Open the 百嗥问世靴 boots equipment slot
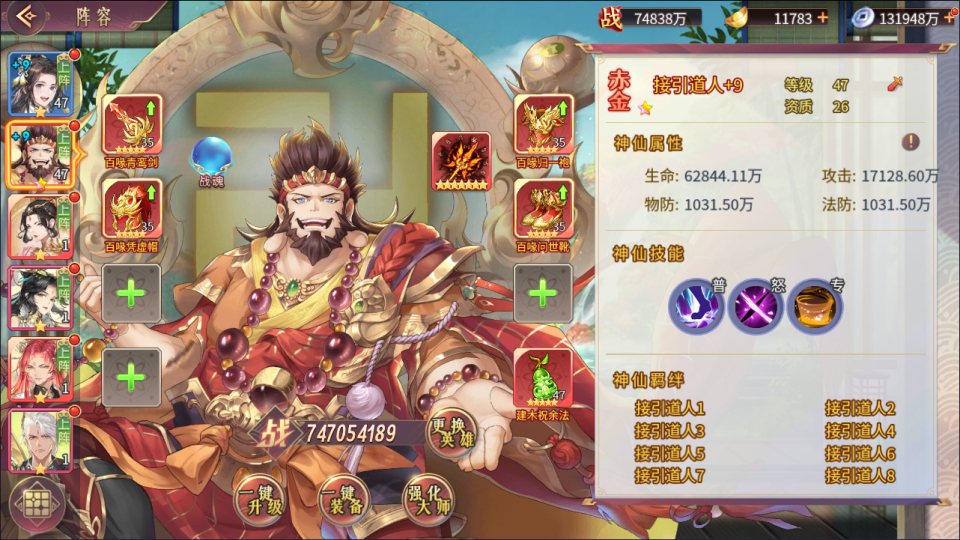Image resolution: width=960 pixels, height=540 pixels. (x=543, y=209)
